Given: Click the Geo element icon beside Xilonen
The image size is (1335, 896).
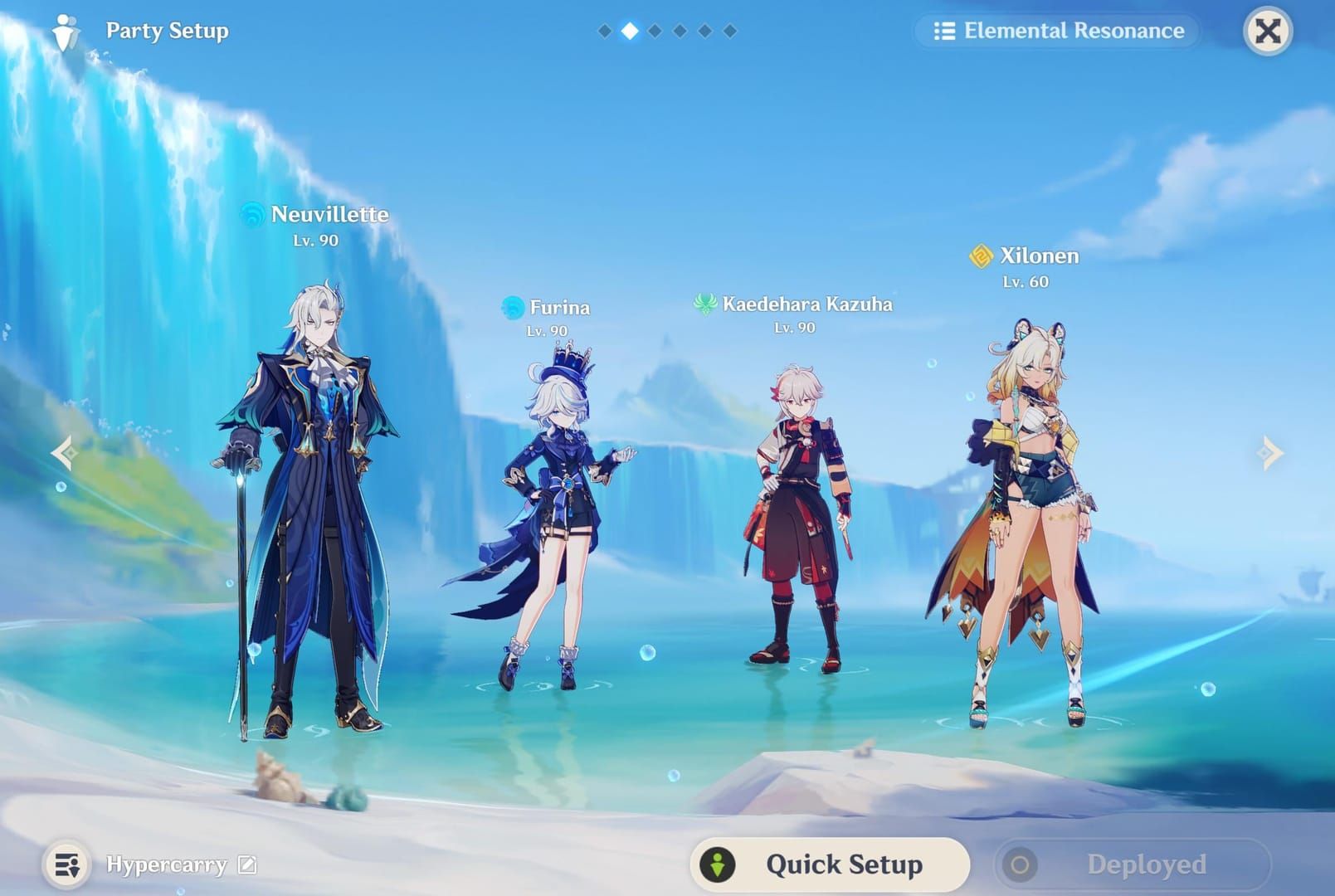Looking at the screenshot, I should coord(982,256).
